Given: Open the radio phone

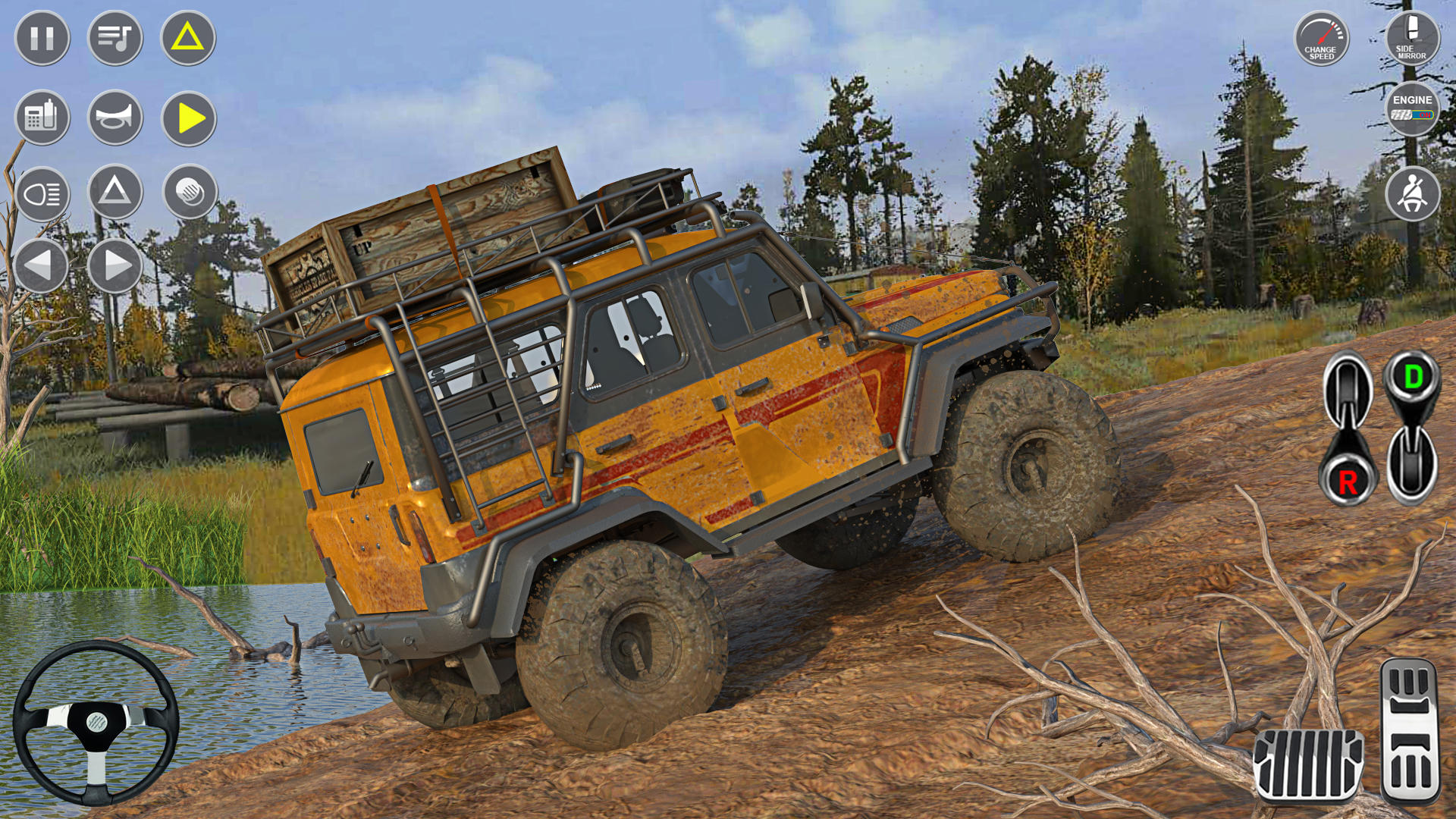Looking at the screenshot, I should [42, 118].
